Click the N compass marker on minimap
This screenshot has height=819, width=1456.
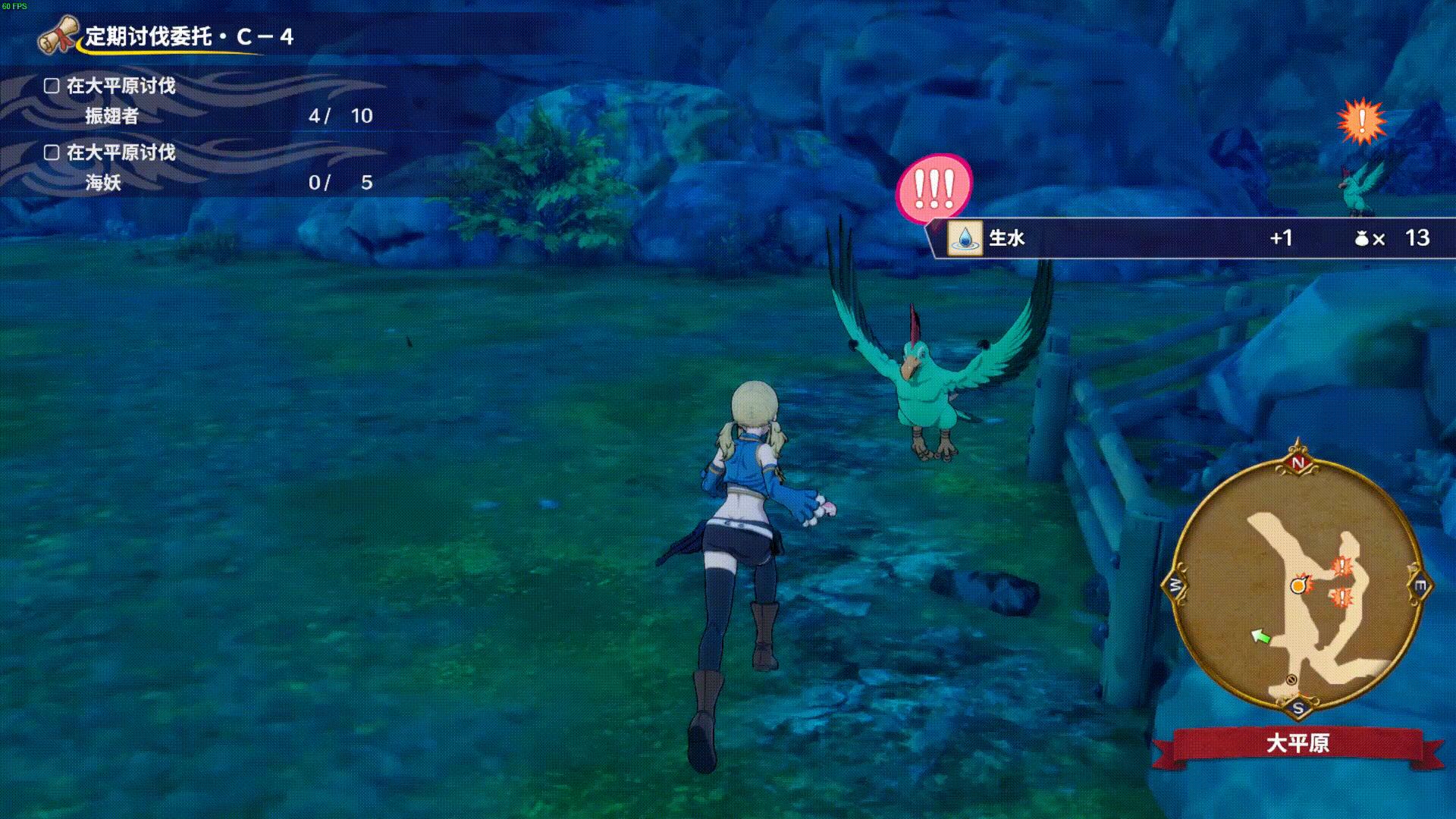(x=1298, y=463)
